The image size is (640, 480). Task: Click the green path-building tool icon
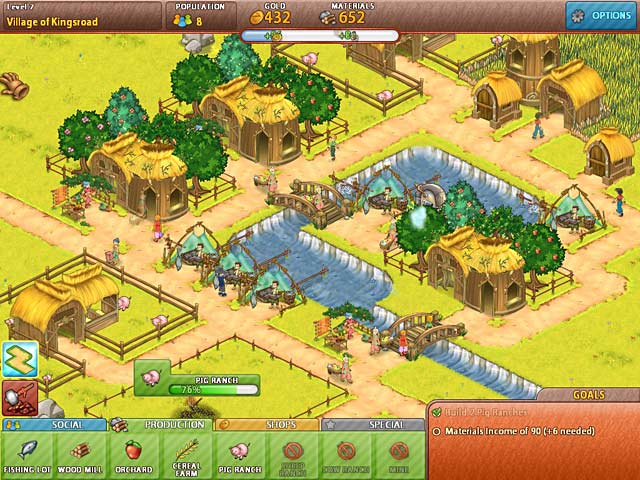coord(18,358)
